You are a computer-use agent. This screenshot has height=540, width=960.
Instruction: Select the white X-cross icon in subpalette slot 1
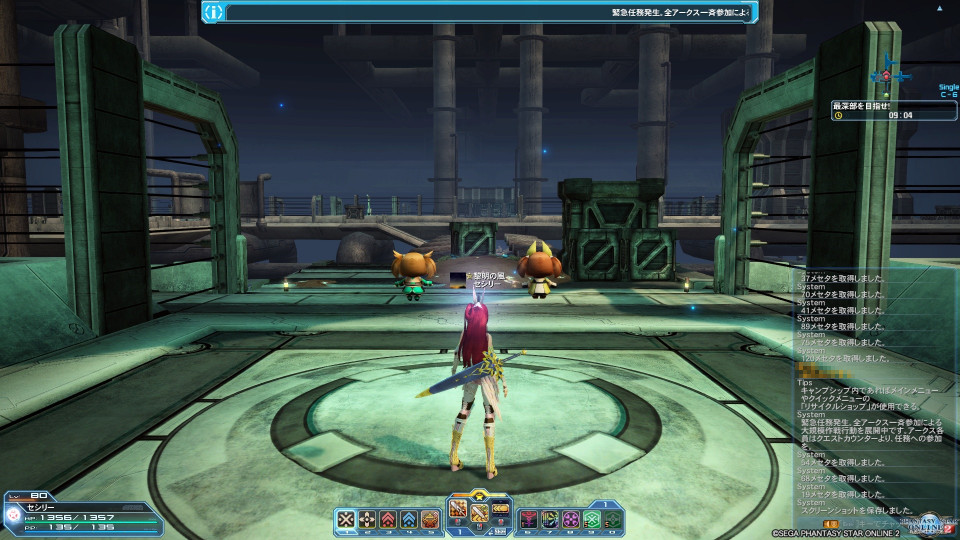346,518
